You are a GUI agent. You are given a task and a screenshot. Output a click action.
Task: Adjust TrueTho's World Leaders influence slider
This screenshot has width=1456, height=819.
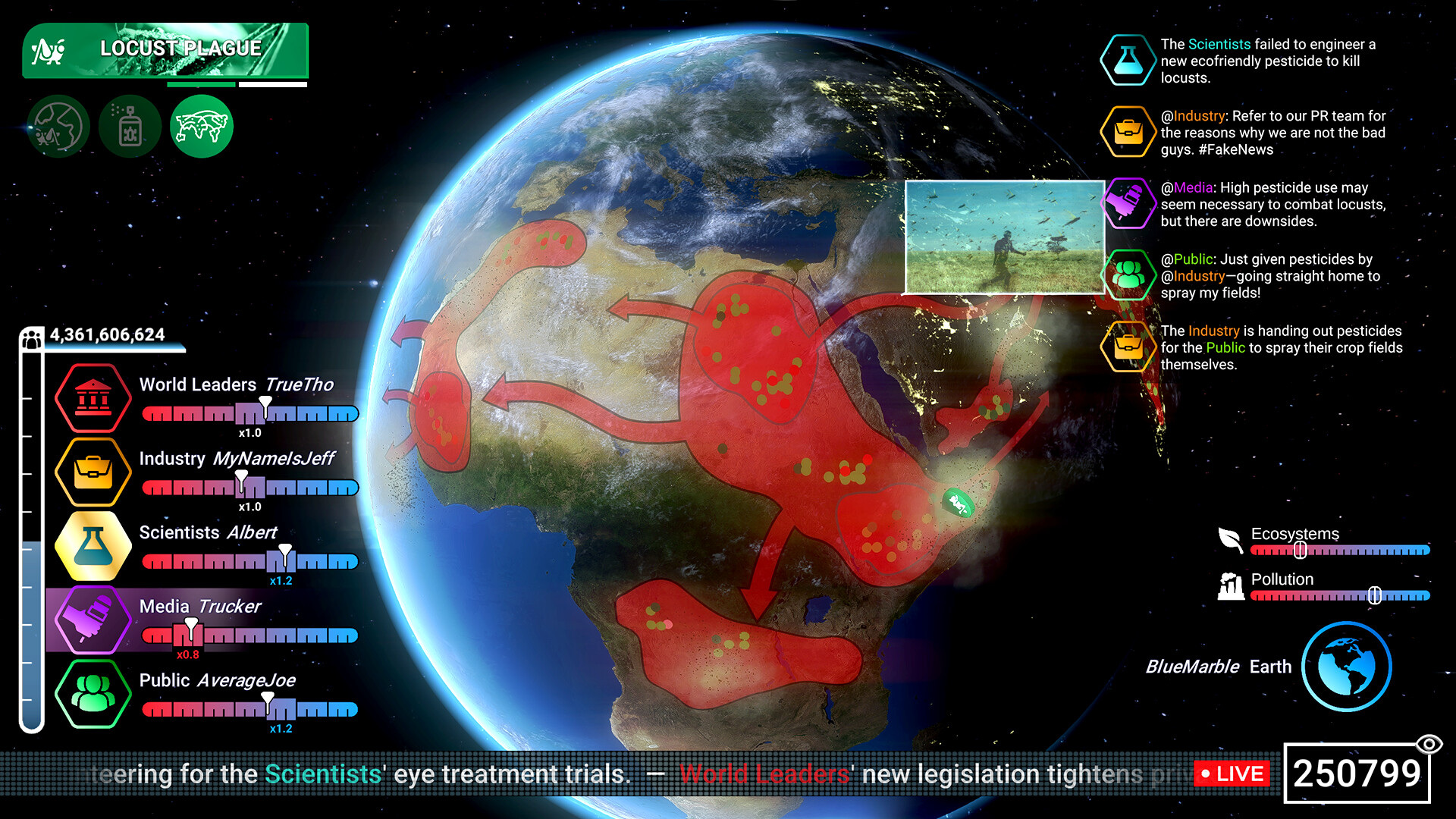[x=267, y=409]
